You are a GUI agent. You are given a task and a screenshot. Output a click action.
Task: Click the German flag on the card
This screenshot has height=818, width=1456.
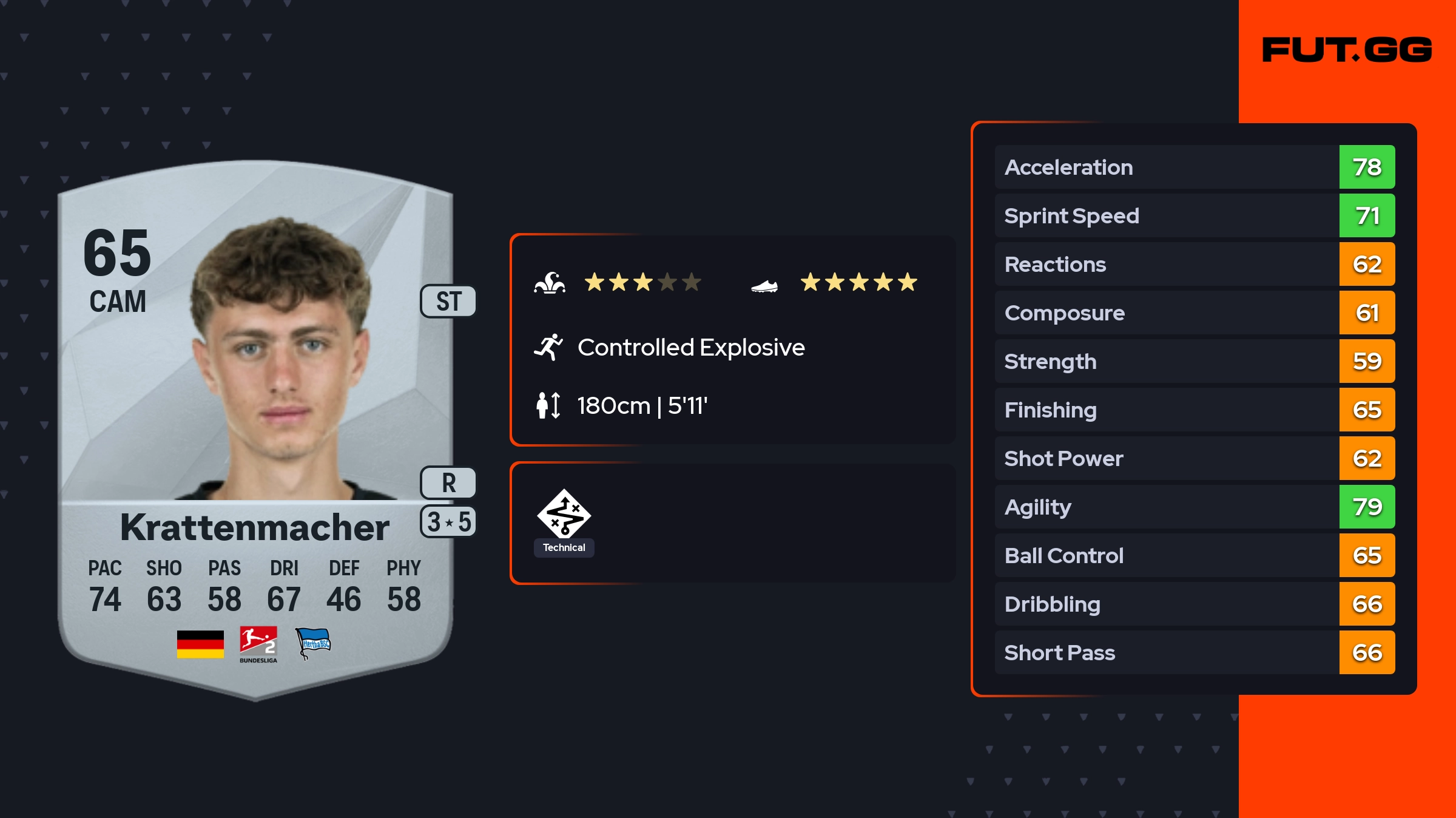coord(200,644)
